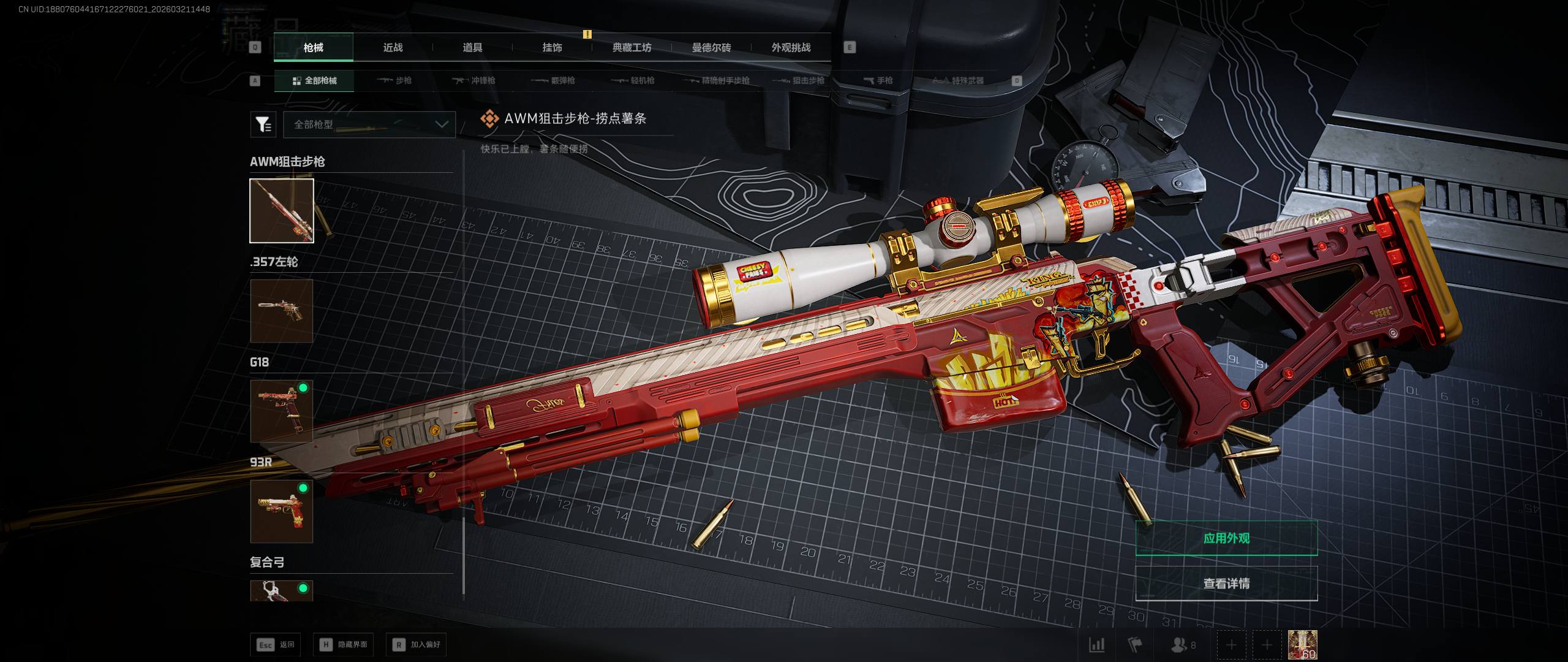Screen dimensions: 1568x662
Task: Open the 道具 items tab
Action: click(472, 47)
